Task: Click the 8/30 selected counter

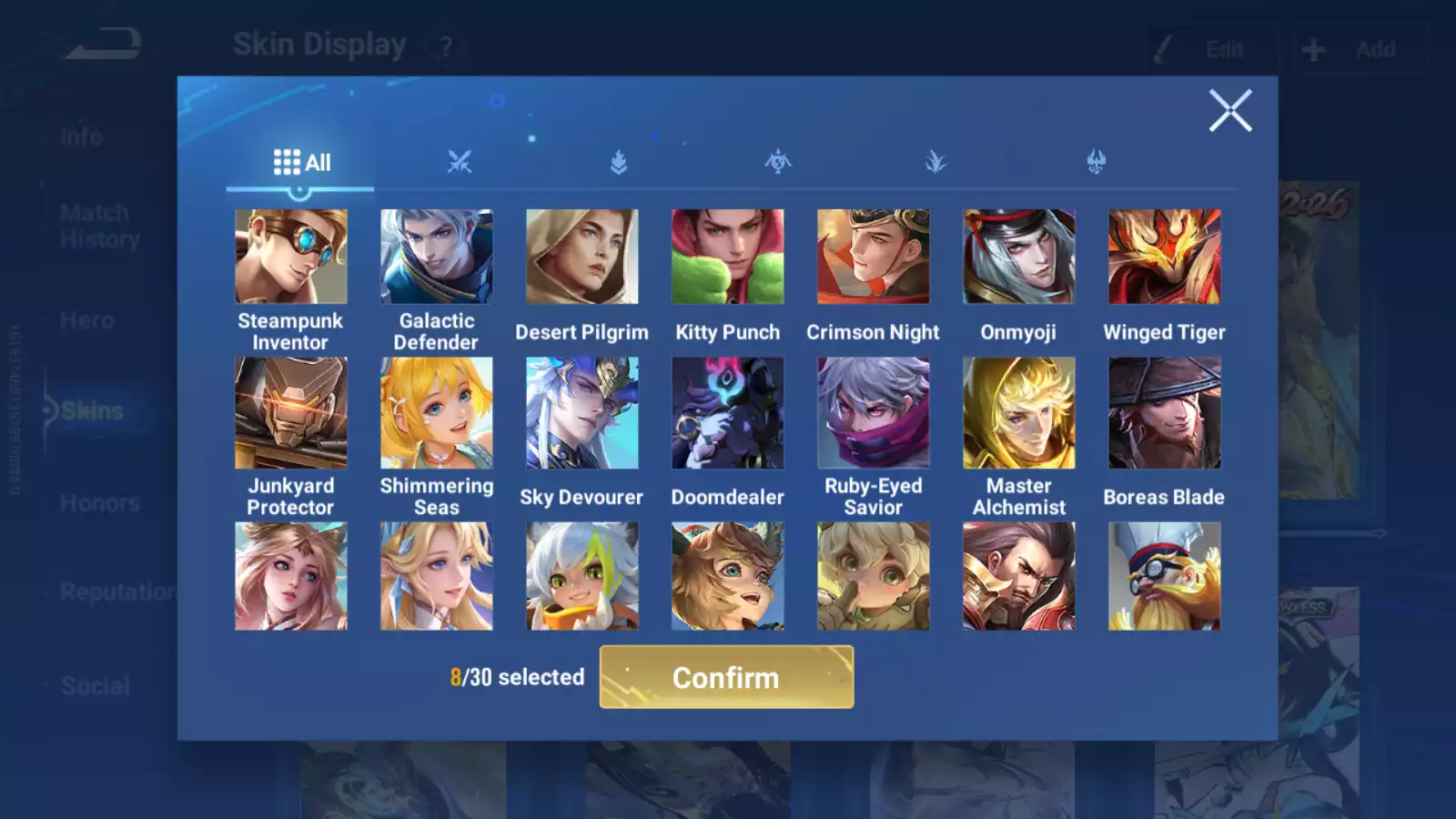Action: pyautogui.click(x=519, y=677)
